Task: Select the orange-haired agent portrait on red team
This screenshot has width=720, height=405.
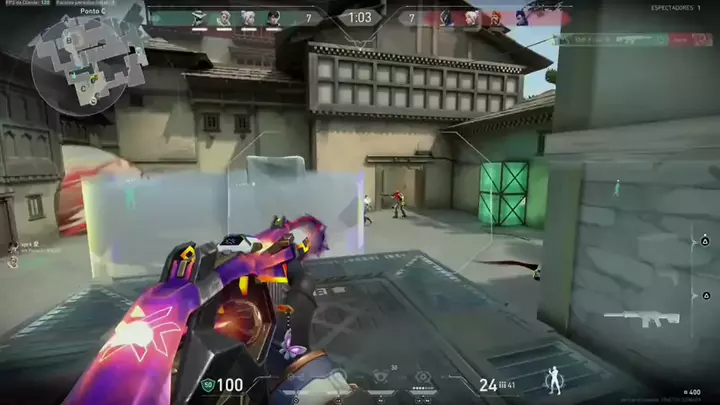Action: tap(495, 17)
